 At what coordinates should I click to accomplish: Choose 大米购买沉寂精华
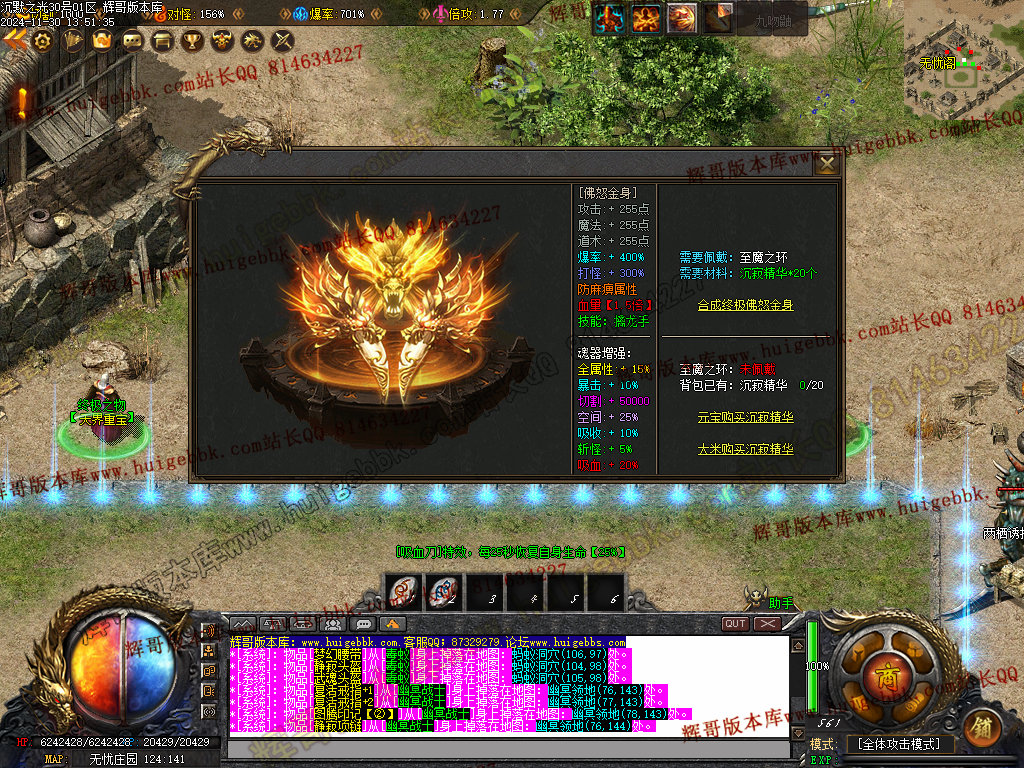click(x=745, y=449)
